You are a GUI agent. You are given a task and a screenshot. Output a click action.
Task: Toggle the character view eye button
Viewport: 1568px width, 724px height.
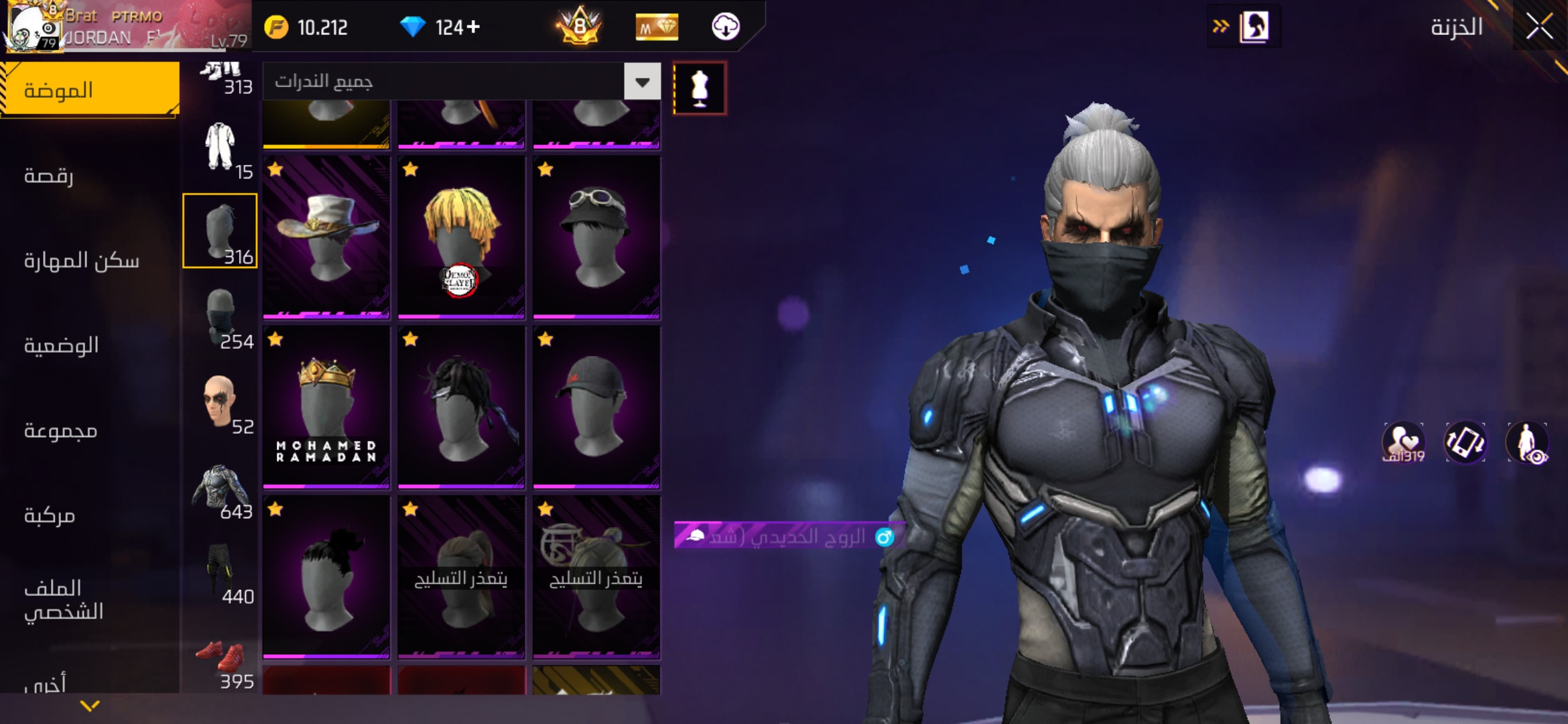pos(1526,443)
